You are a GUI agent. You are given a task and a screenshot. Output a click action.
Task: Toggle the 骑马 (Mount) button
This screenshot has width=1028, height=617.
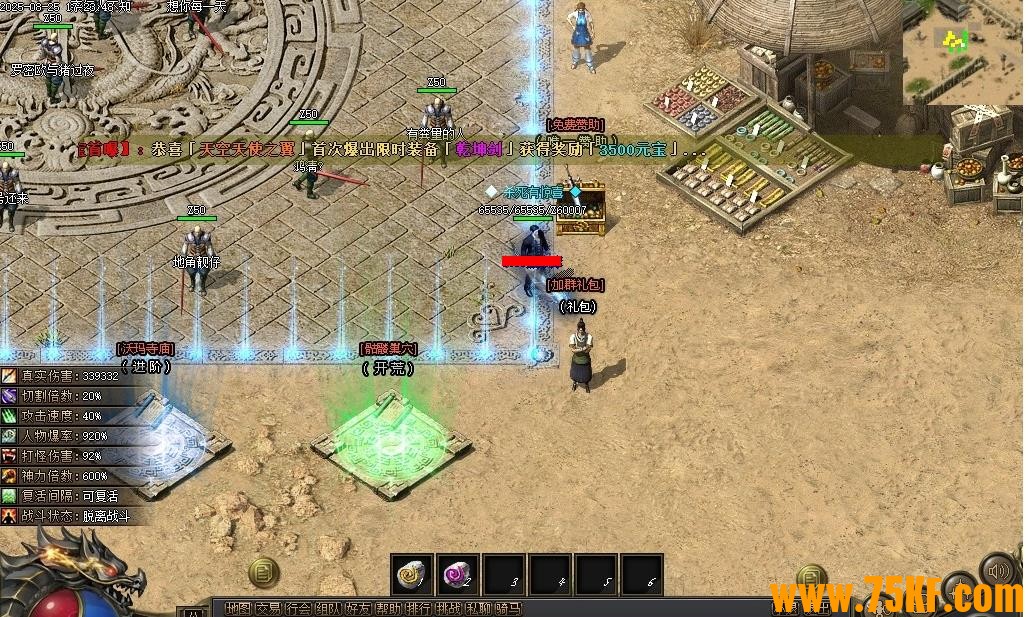point(509,607)
